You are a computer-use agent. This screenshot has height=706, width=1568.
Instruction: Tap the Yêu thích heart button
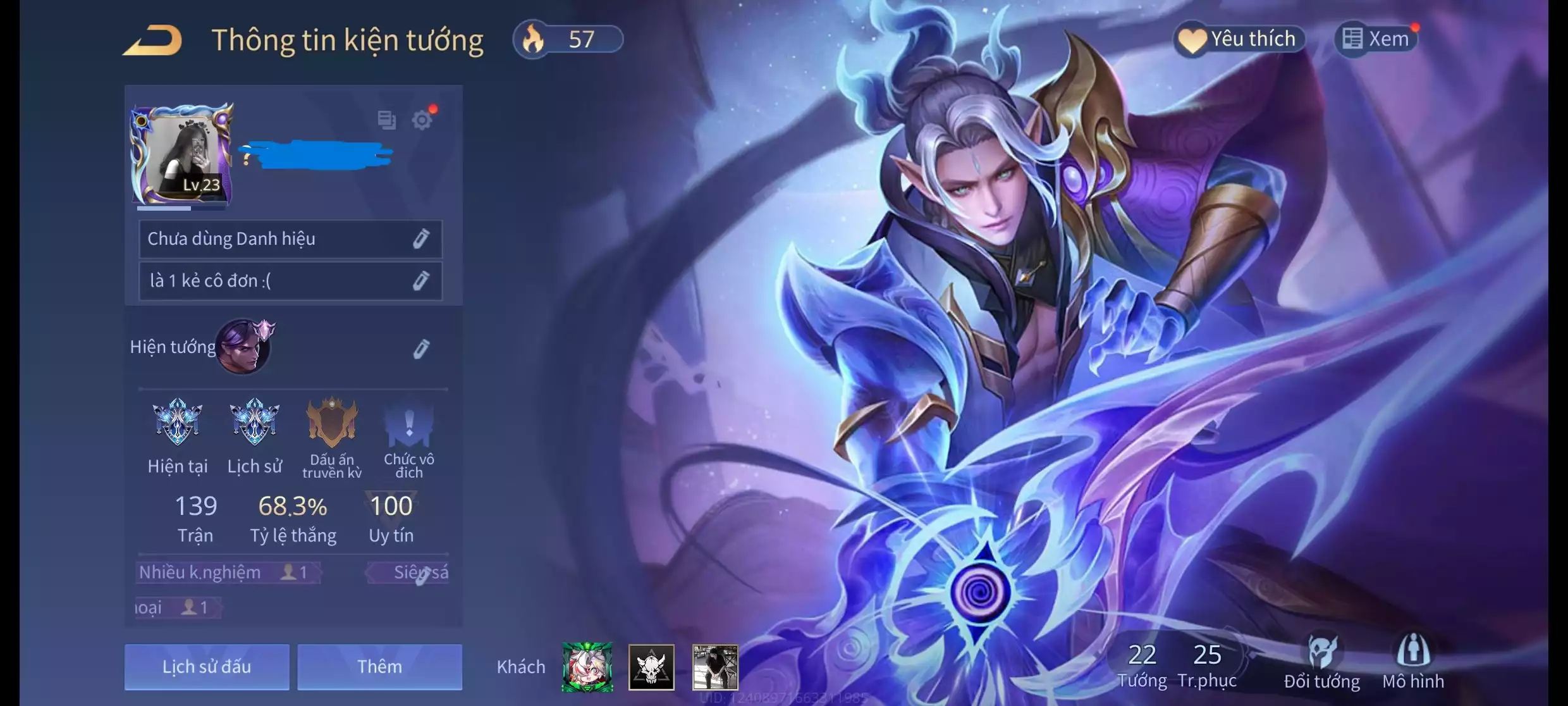[x=1239, y=39]
